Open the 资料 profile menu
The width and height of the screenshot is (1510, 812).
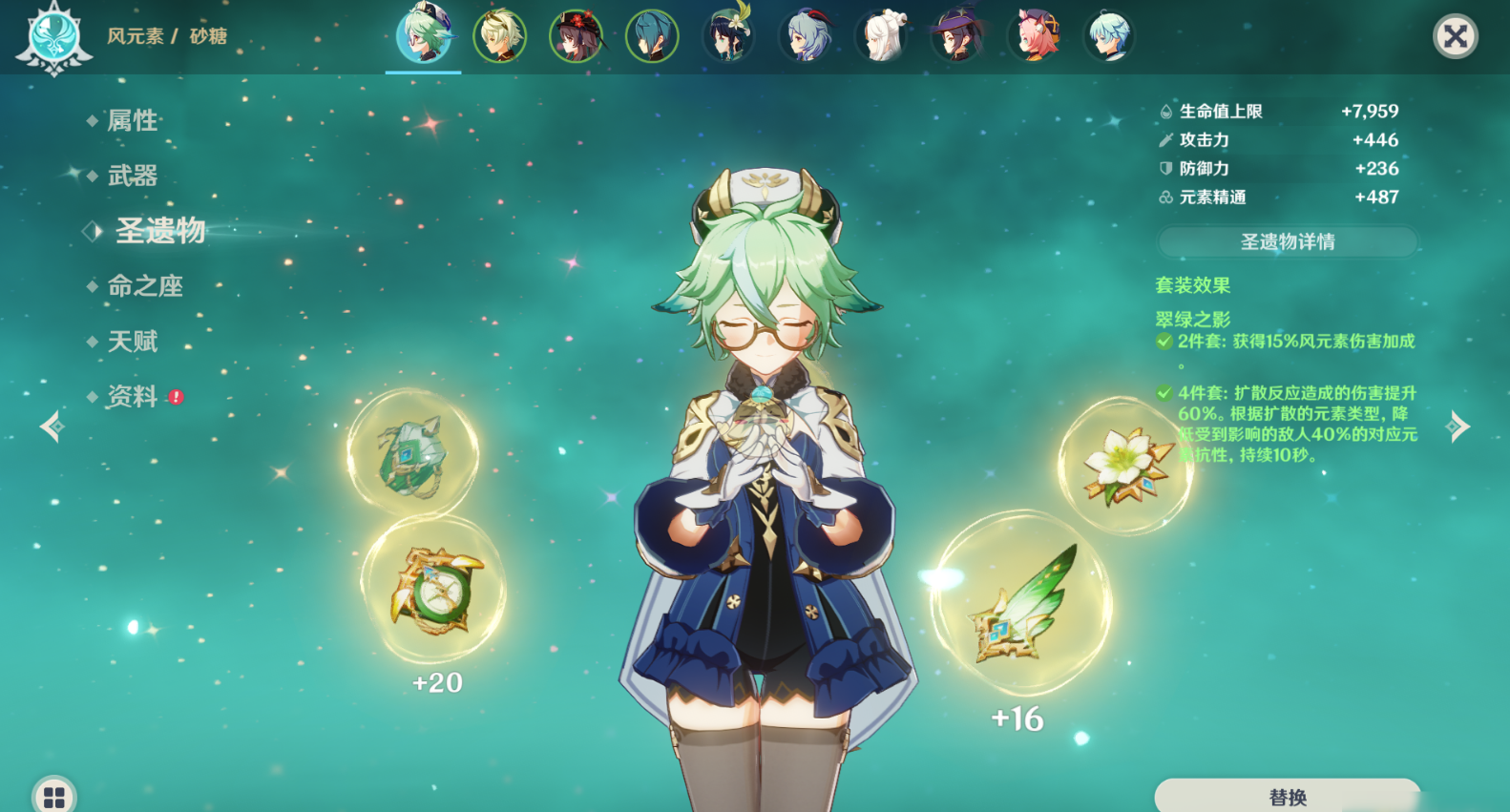pyautogui.click(x=132, y=397)
